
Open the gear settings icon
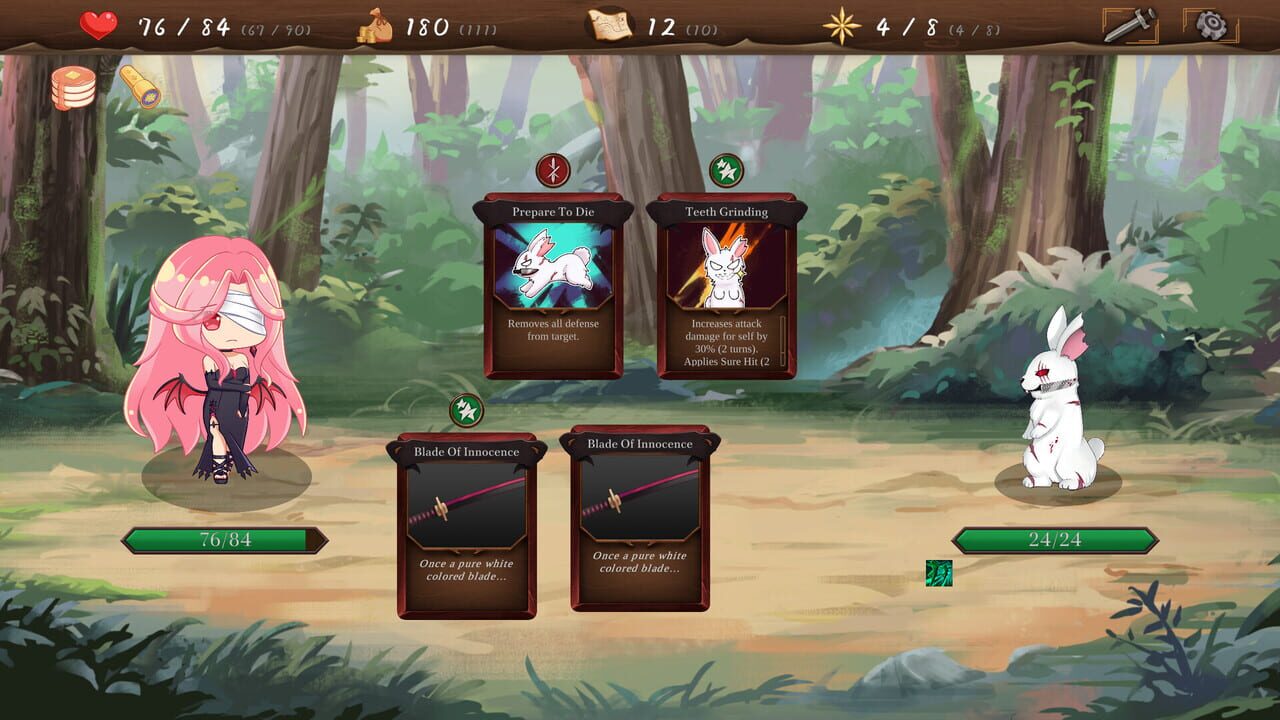1210,23
